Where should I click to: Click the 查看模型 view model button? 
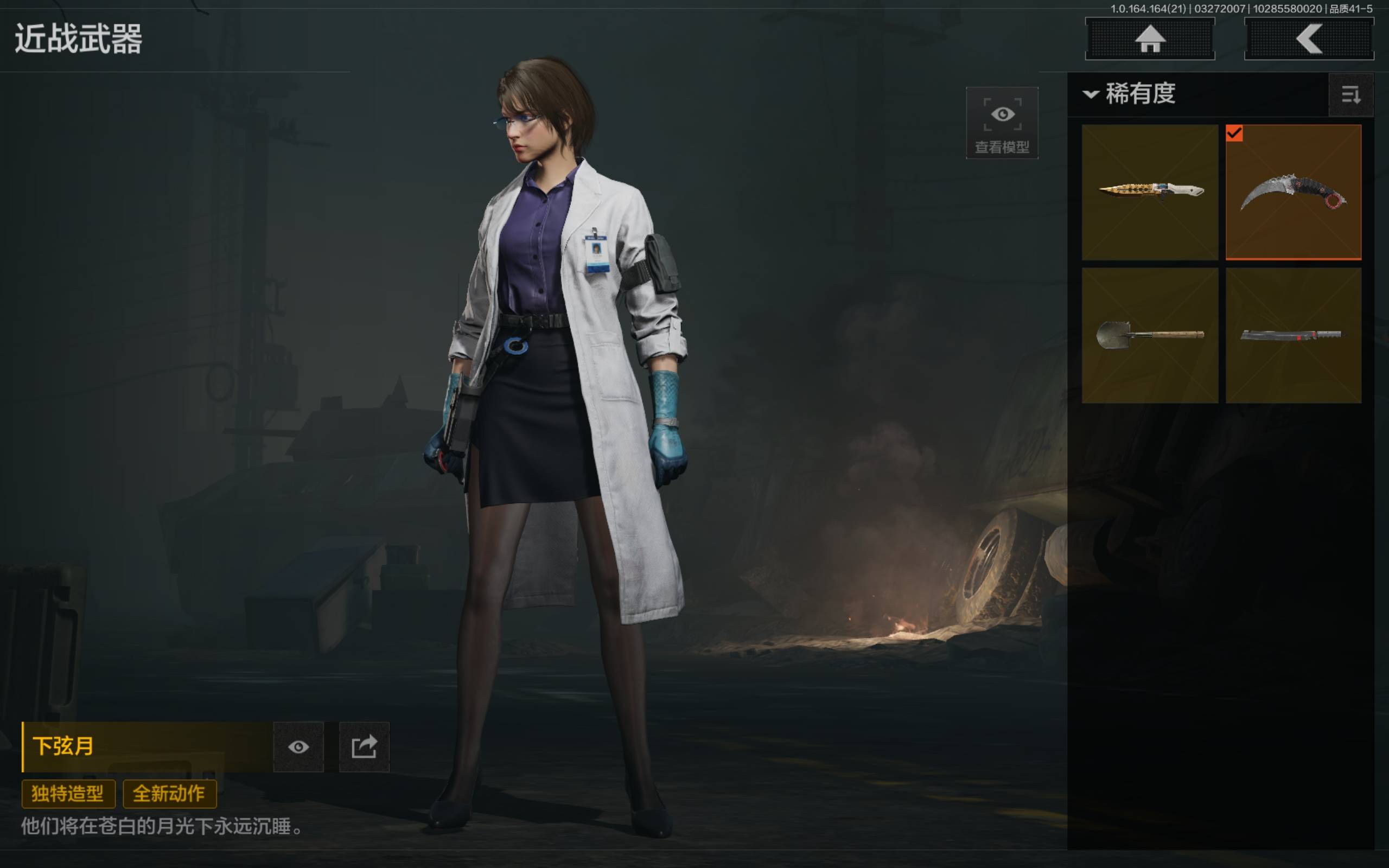click(x=1002, y=123)
